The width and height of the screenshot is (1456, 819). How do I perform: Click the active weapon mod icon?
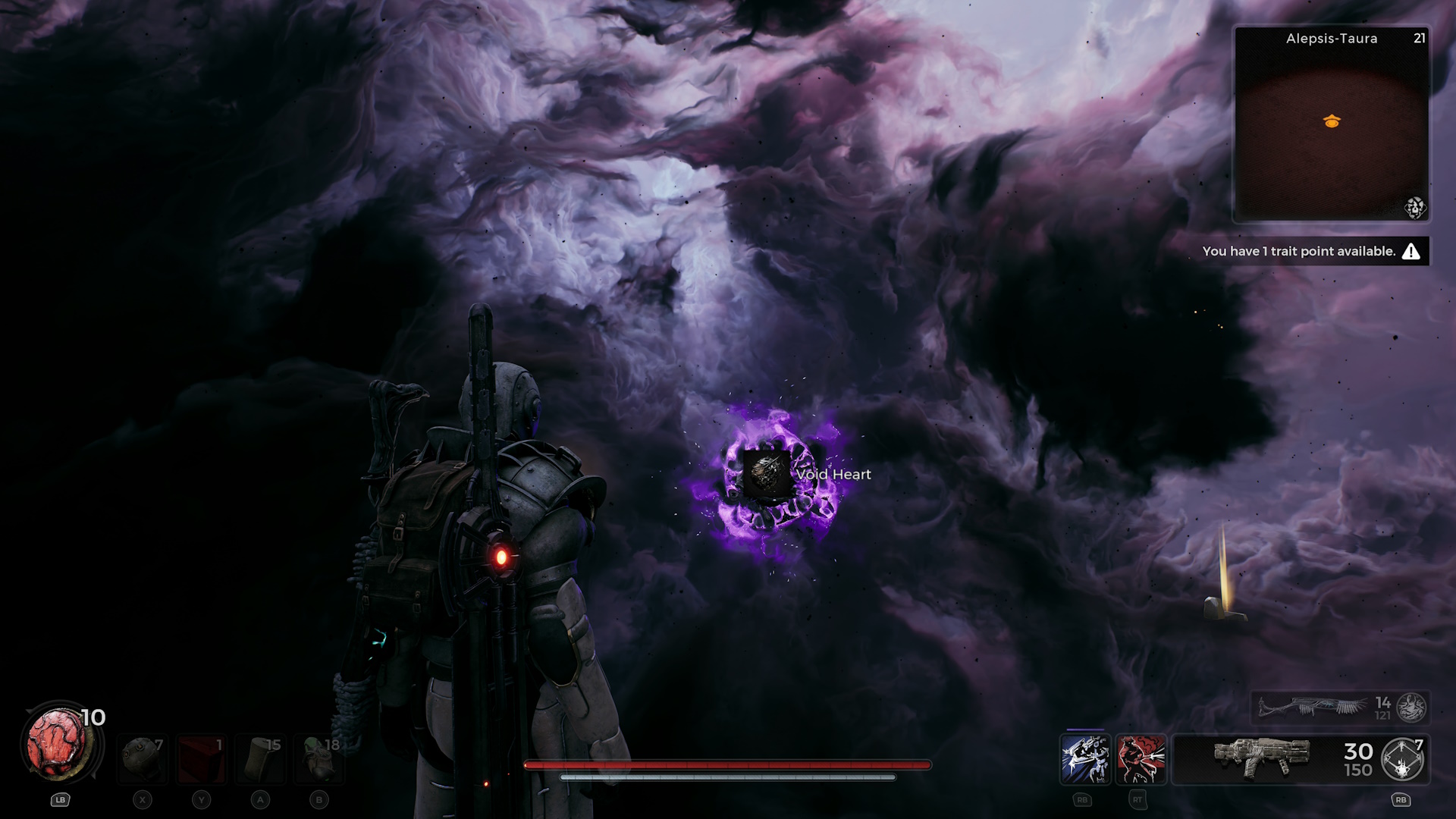tap(1402, 759)
